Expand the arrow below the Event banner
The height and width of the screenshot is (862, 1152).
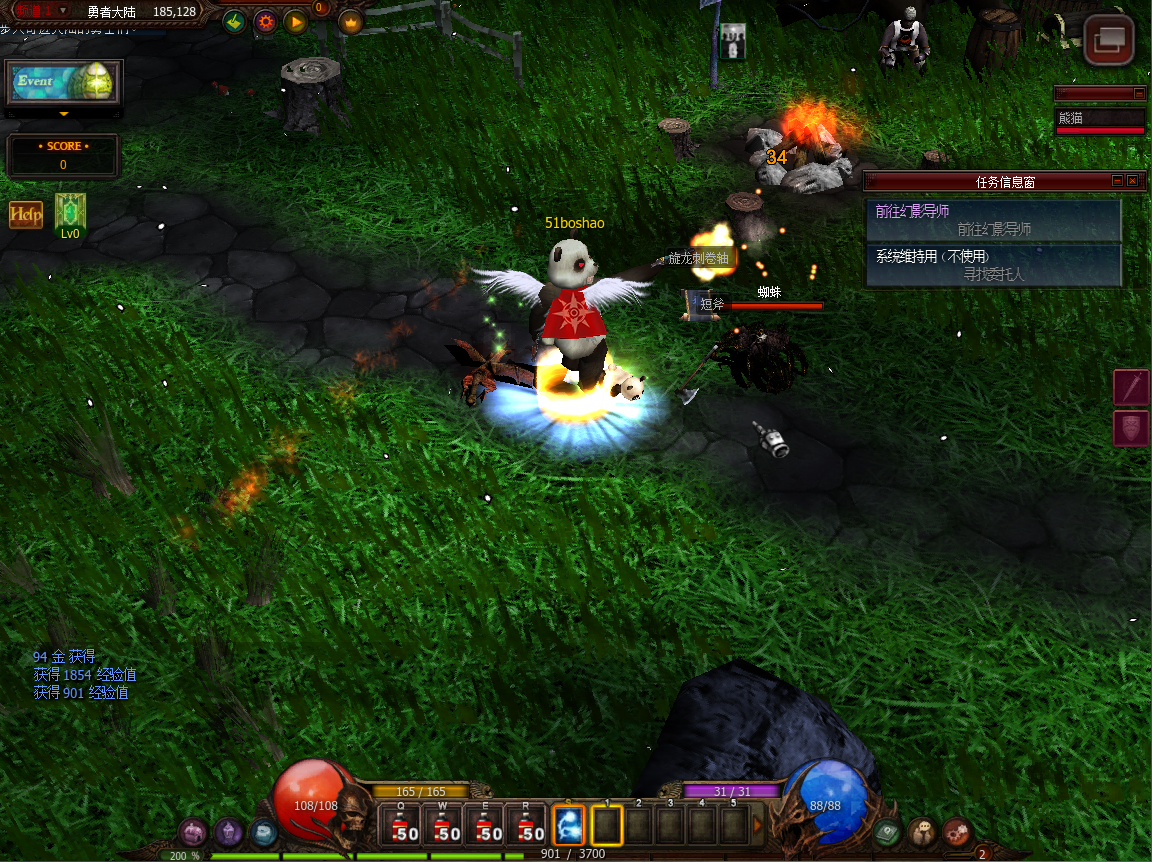click(x=64, y=115)
